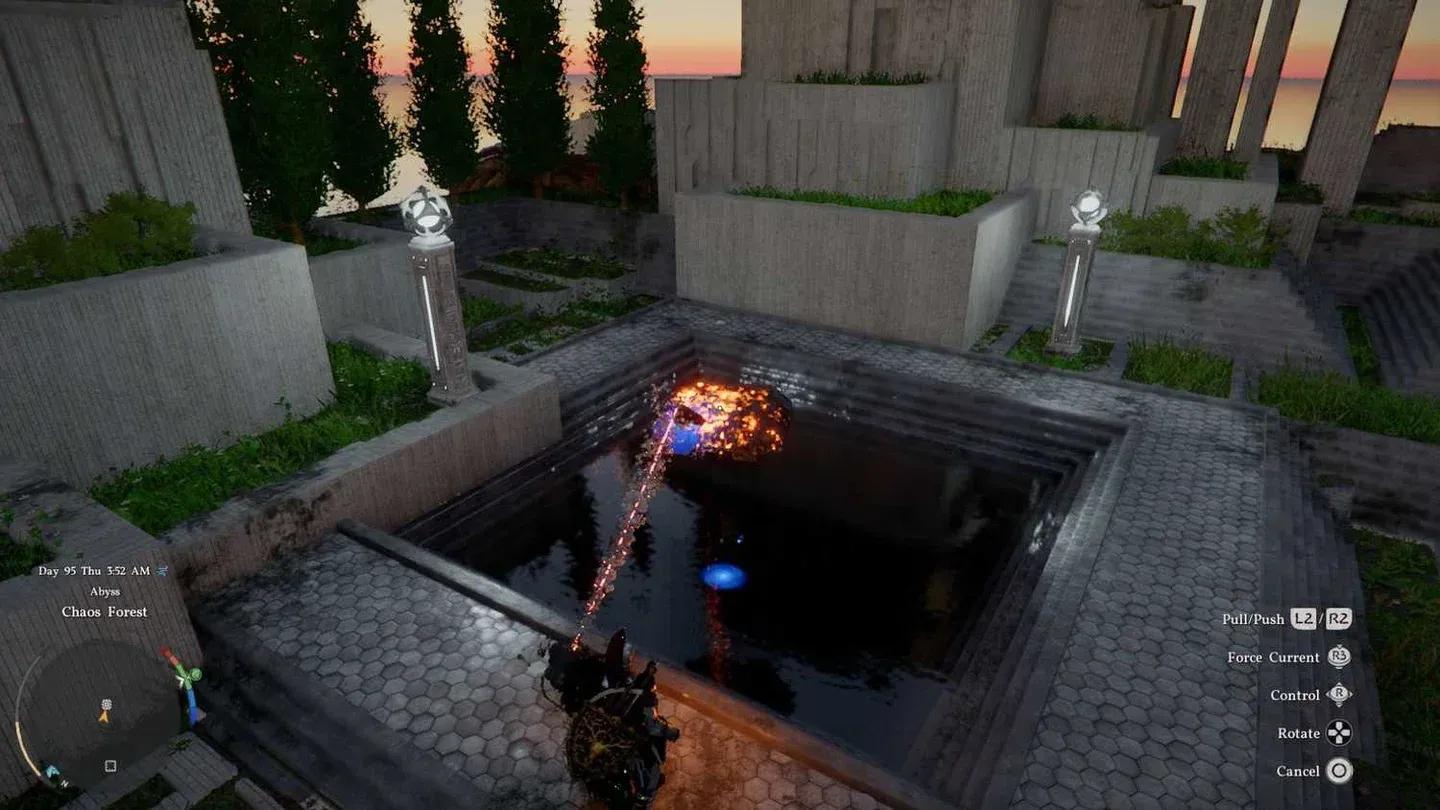1440x810 pixels.
Task: Click the player arrow on the minimap
Action: [x=104, y=716]
